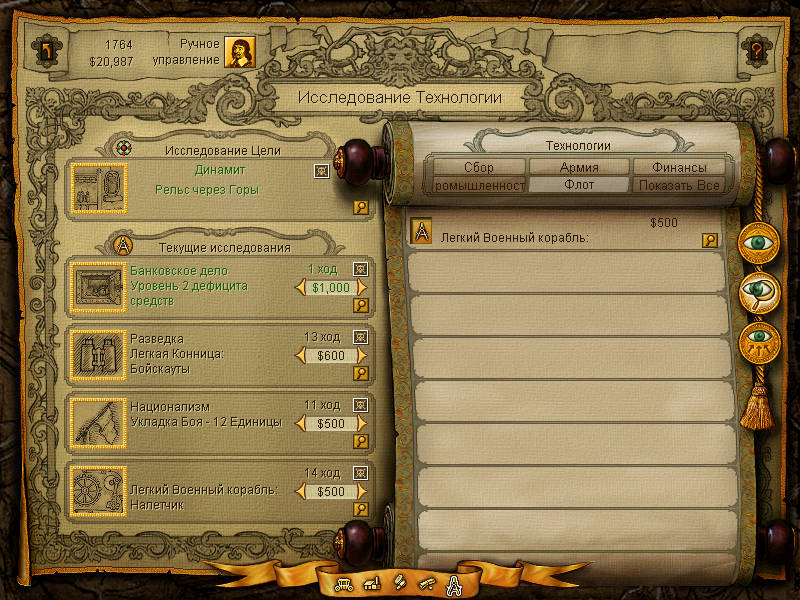Open the carriage transport screen icon

343,583
